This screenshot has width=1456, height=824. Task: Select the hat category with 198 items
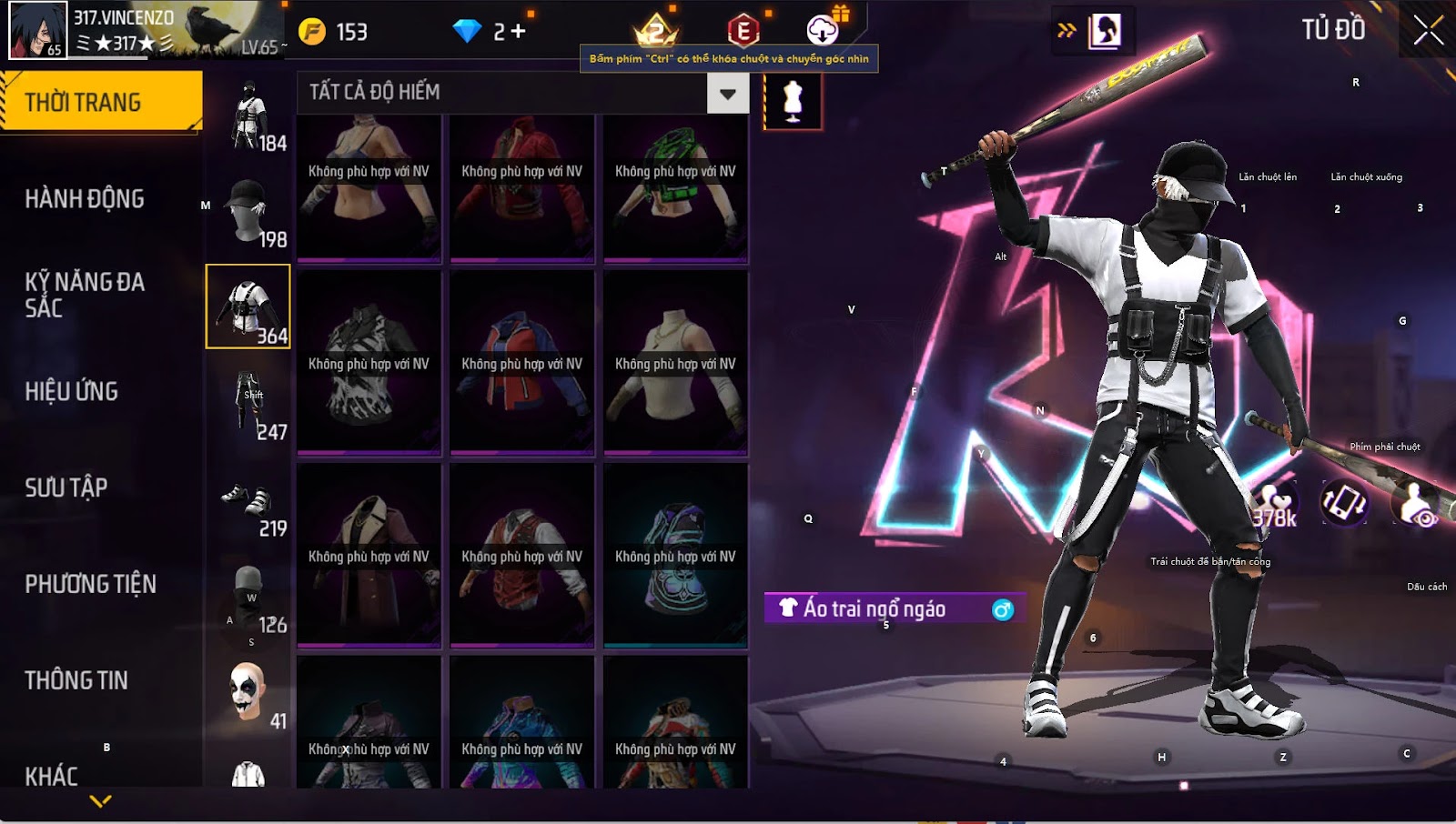[x=248, y=211]
